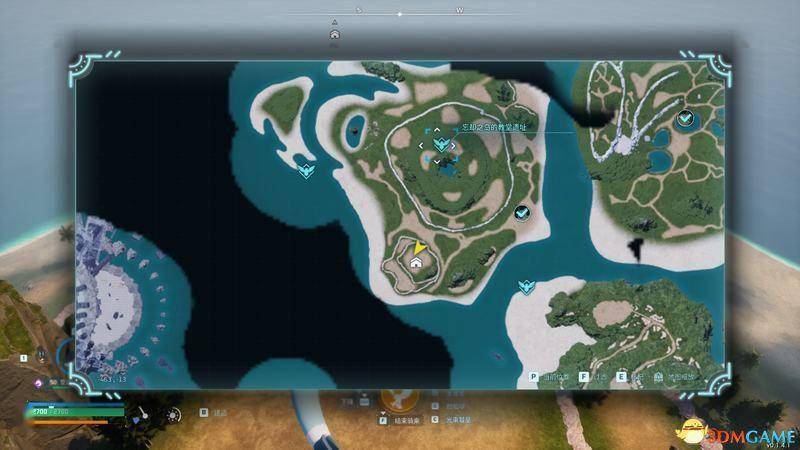Choose the fast travel marker in the southern strait
The width and height of the screenshot is (800, 450).
(524, 287)
